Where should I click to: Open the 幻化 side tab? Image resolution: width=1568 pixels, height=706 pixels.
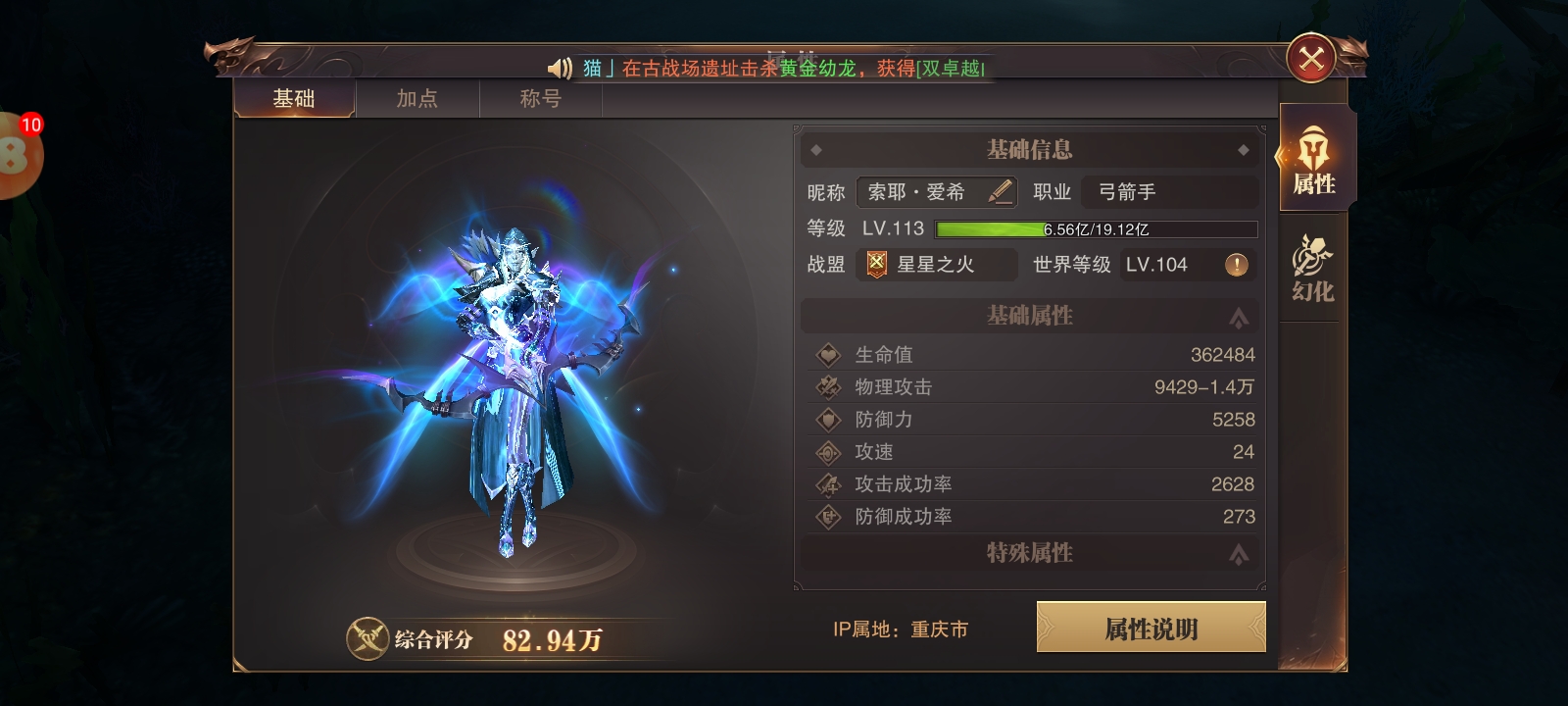tap(1313, 269)
